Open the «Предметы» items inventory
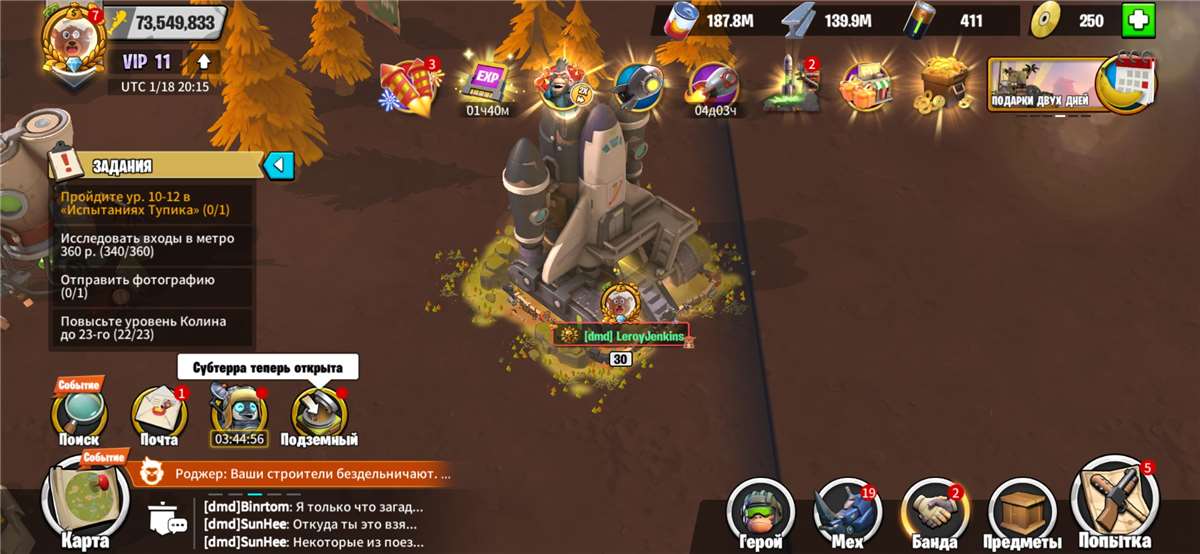The image size is (1200, 554). pos(1024,512)
